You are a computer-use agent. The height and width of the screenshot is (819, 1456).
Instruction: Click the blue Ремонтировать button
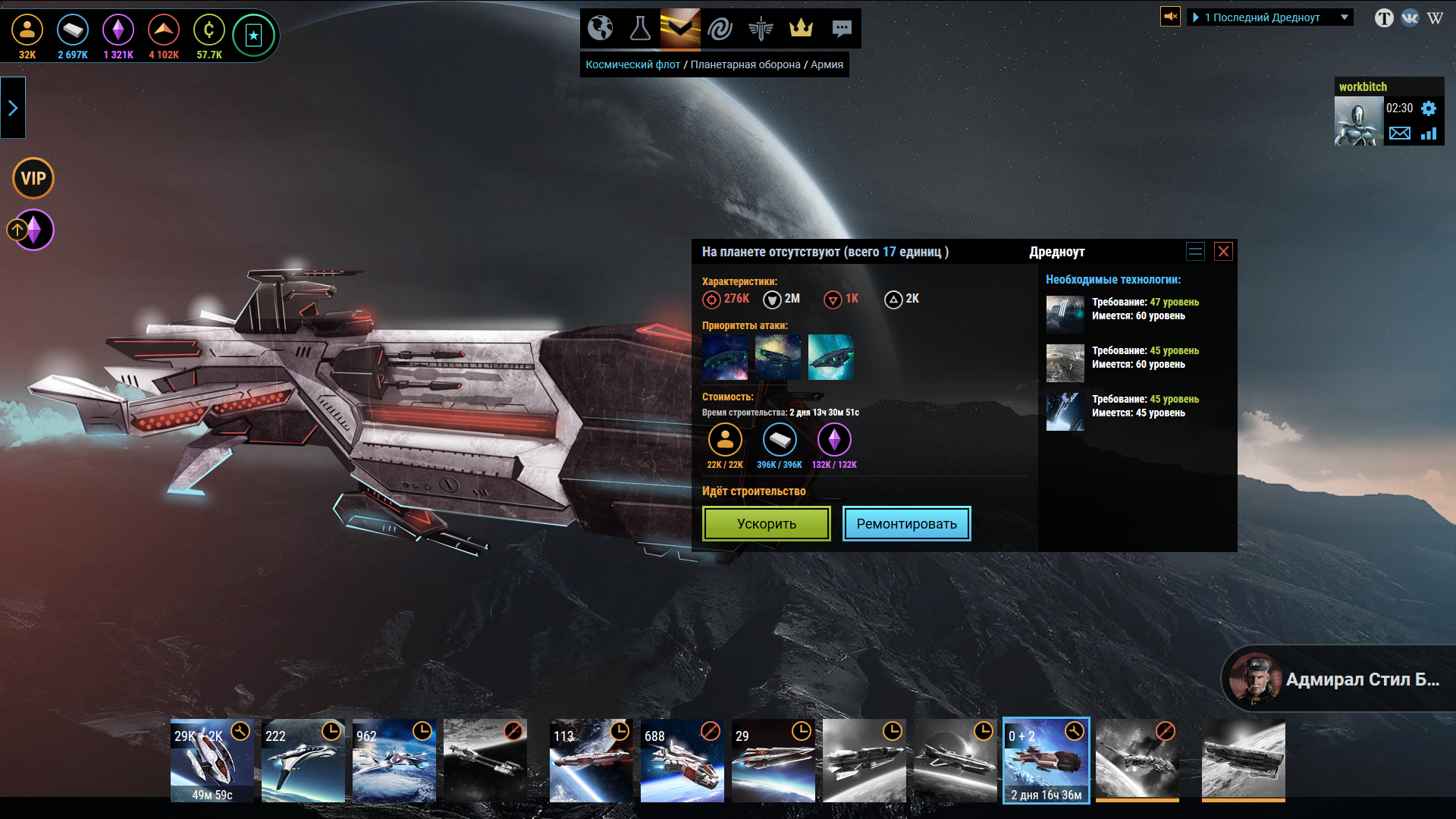(906, 523)
